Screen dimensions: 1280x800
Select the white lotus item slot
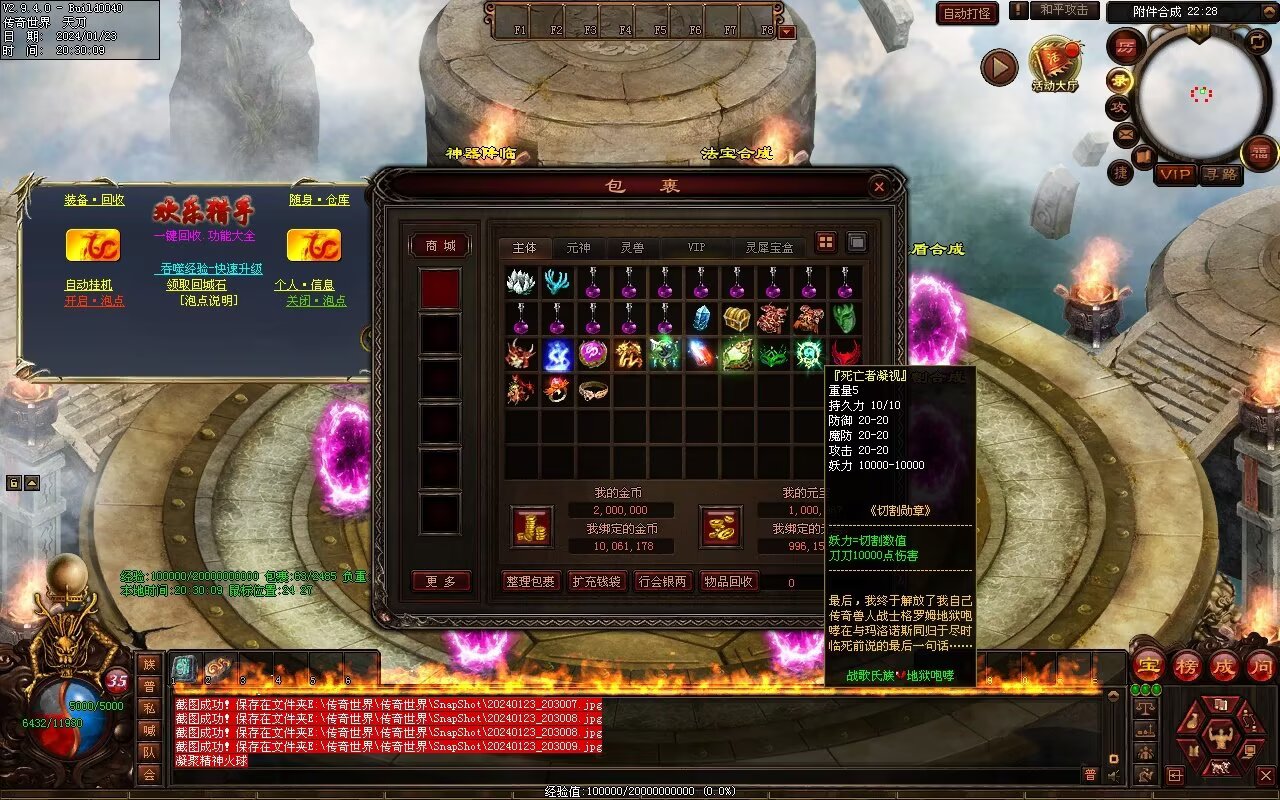pyautogui.click(x=521, y=283)
